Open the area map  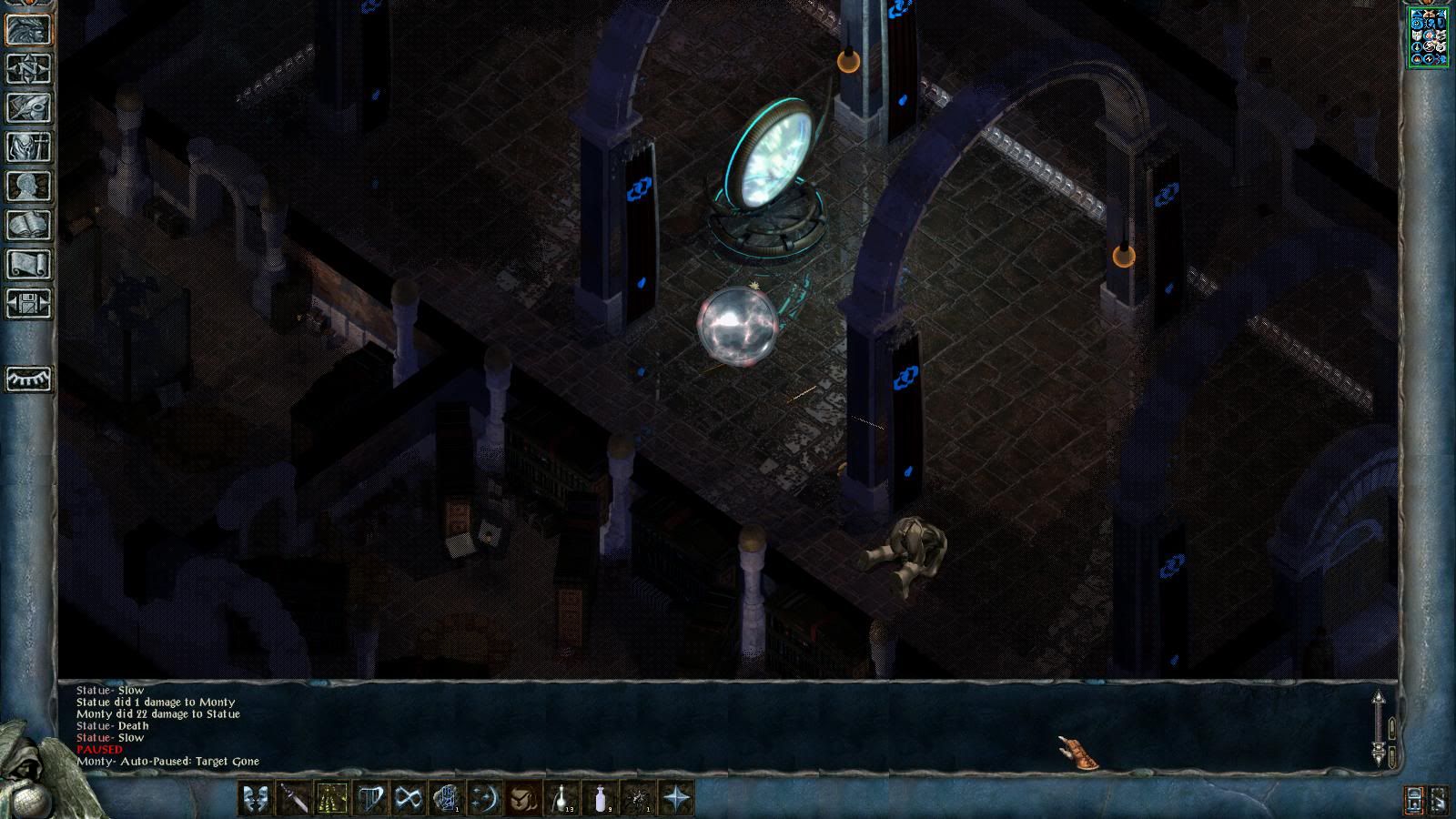29,68
